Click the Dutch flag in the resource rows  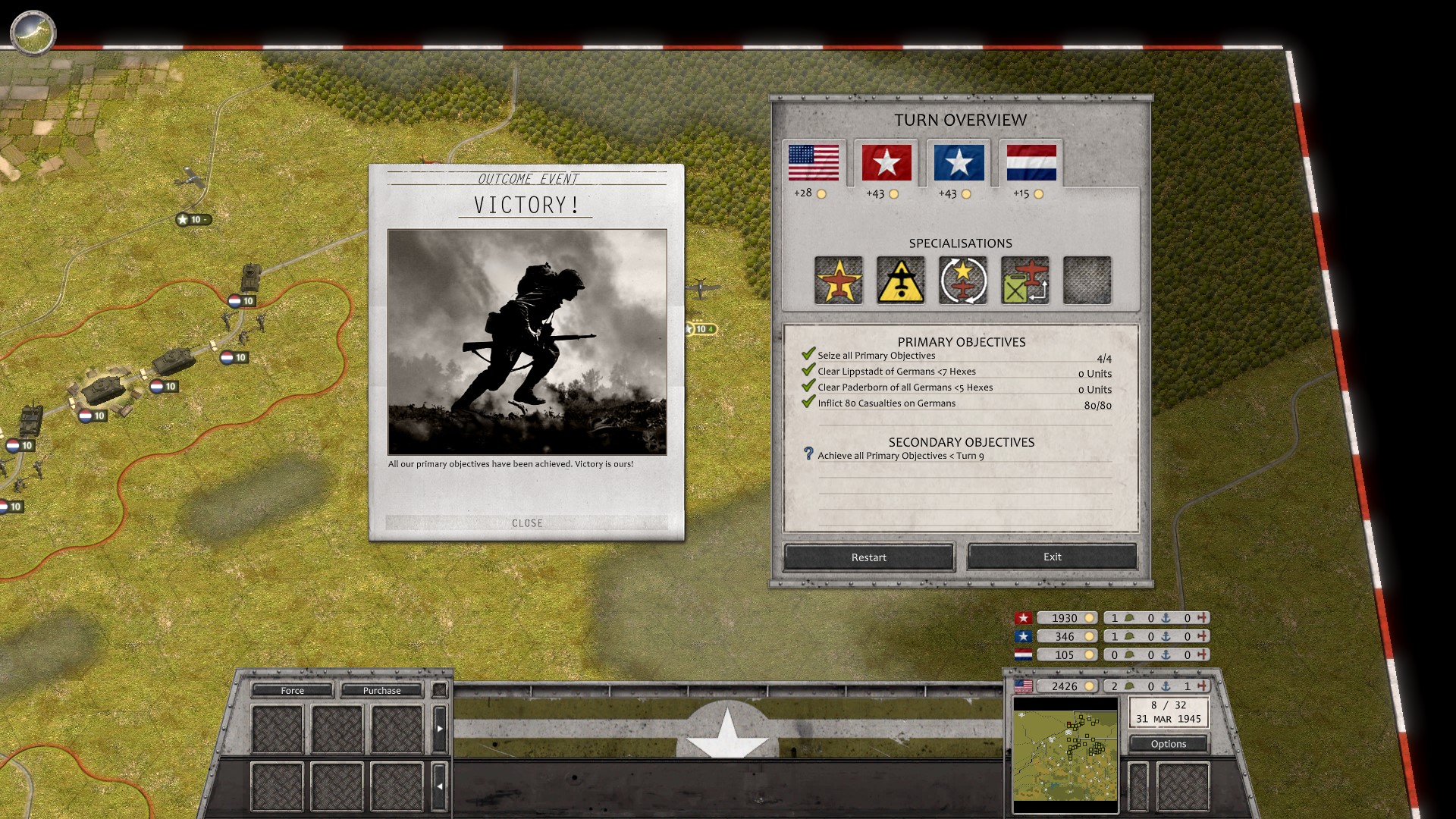click(1025, 654)
